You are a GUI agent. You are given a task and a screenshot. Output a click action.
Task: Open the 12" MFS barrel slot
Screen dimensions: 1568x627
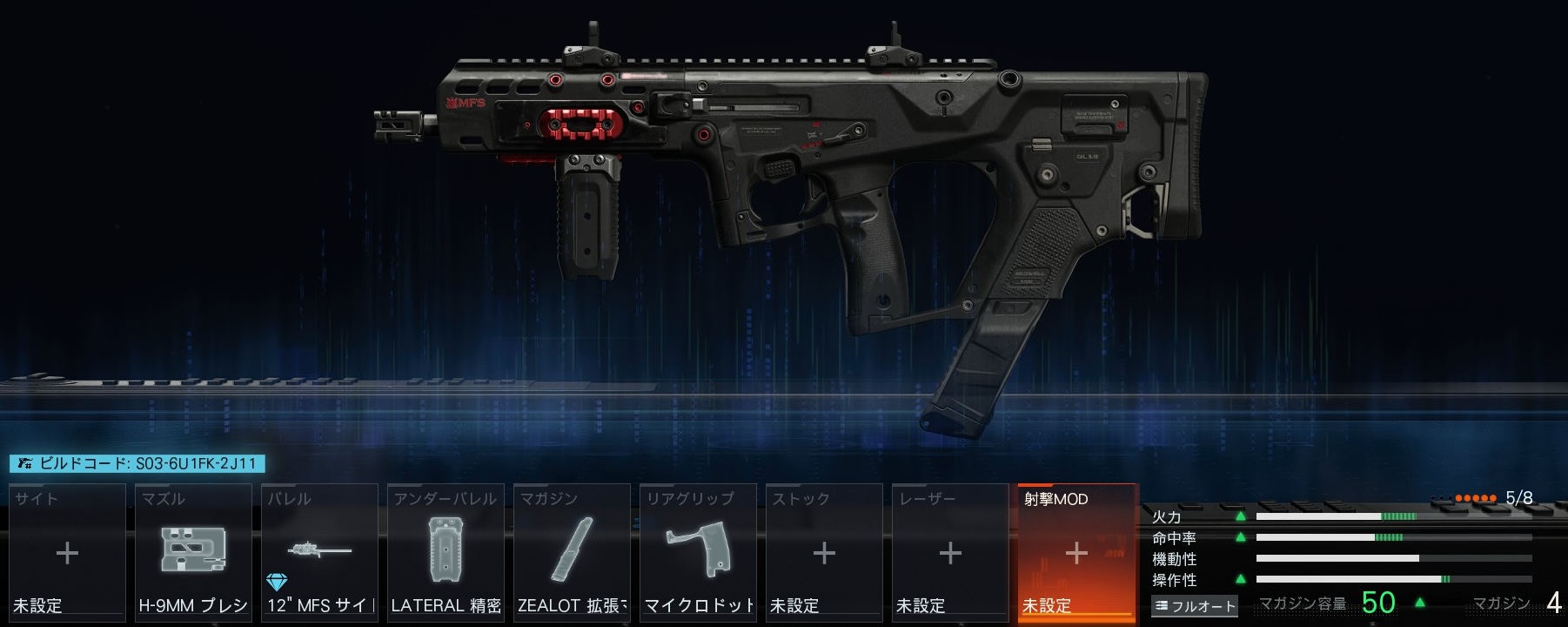(319, 552)
